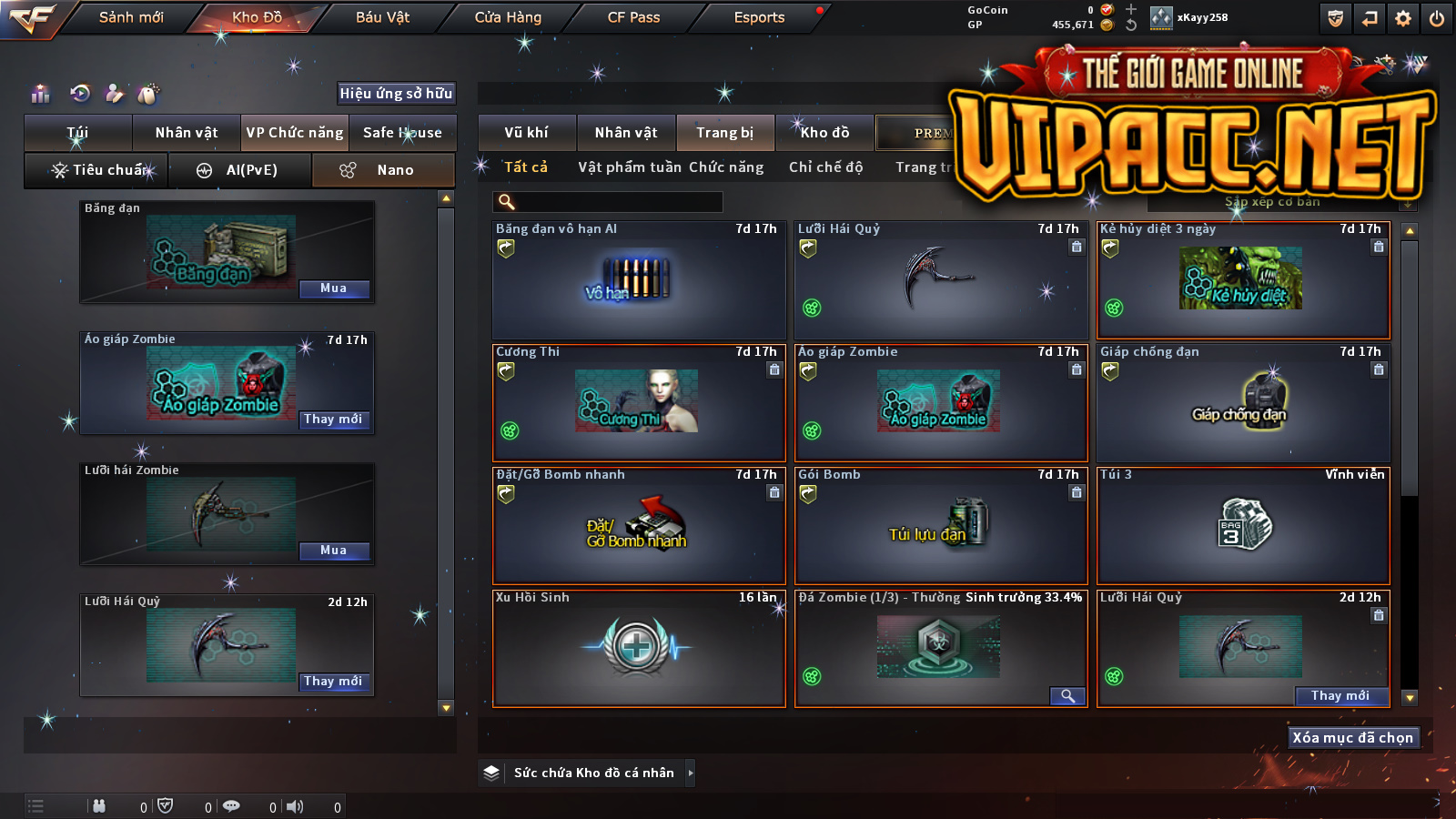This screenshot has height=819, width=1456.
Task: Open the settings gear icon
Action: click(x=1403, y=17)
